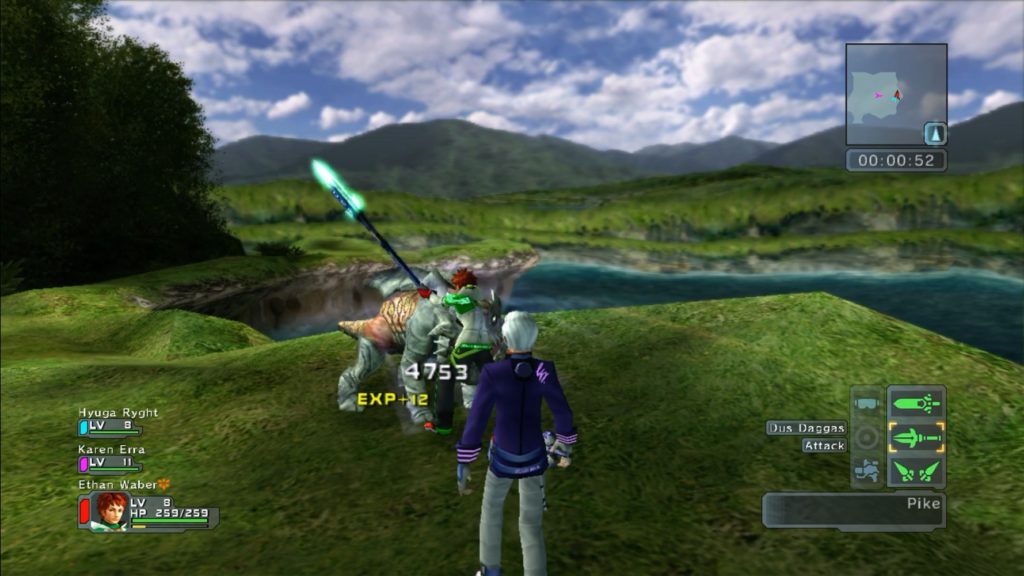Select the goggles icon in action palette

point(866,405)
